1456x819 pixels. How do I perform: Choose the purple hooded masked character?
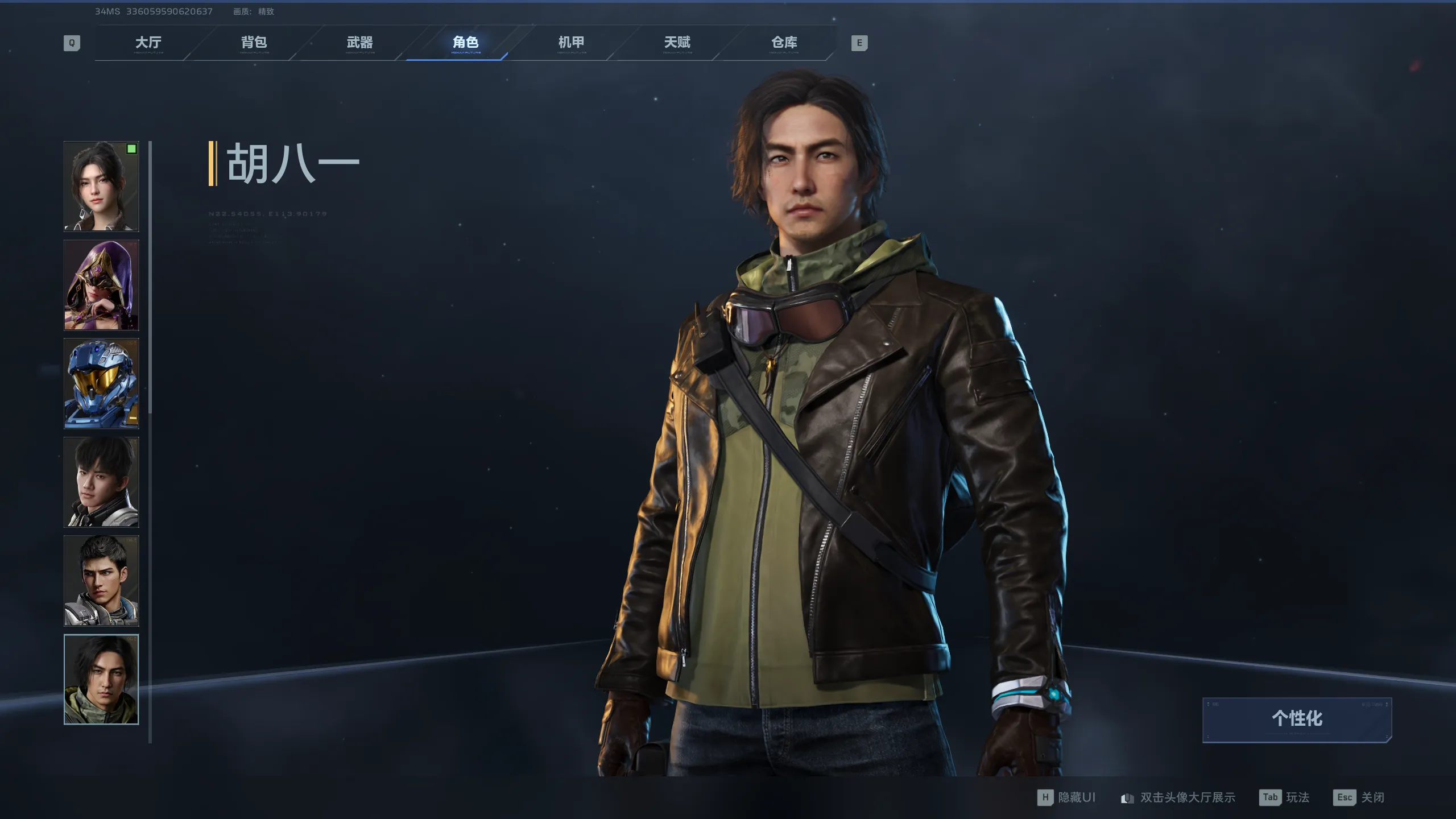(x=101, y=285)
